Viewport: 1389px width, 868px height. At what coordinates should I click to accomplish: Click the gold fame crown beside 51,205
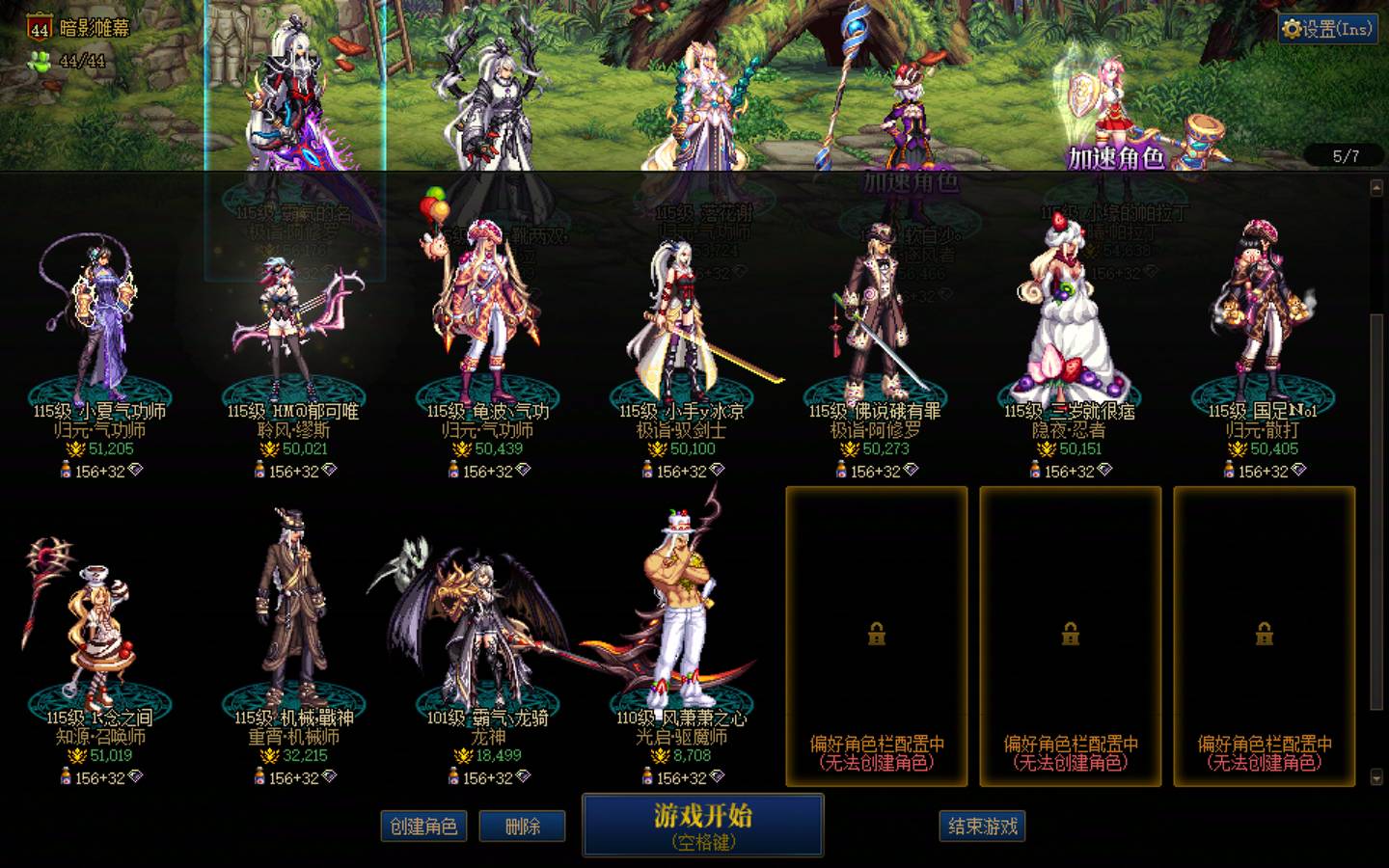(x=75, y=447)
